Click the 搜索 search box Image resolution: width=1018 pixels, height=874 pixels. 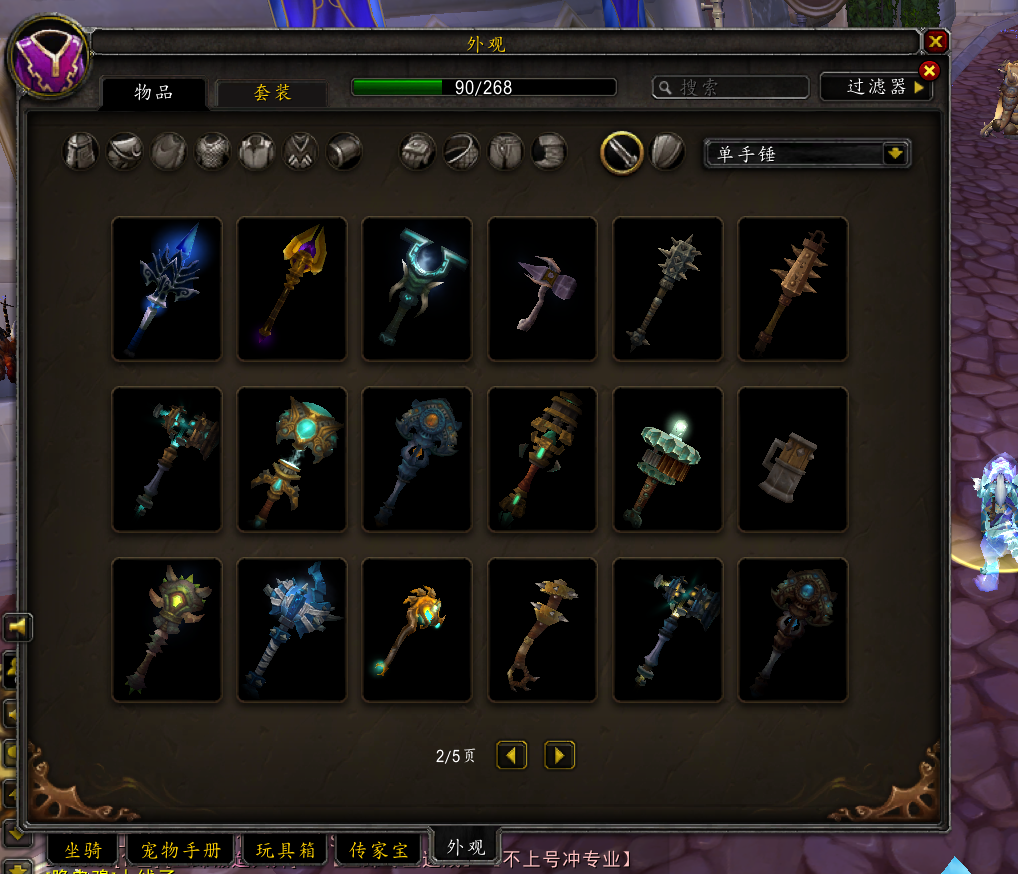coord(731,88)
